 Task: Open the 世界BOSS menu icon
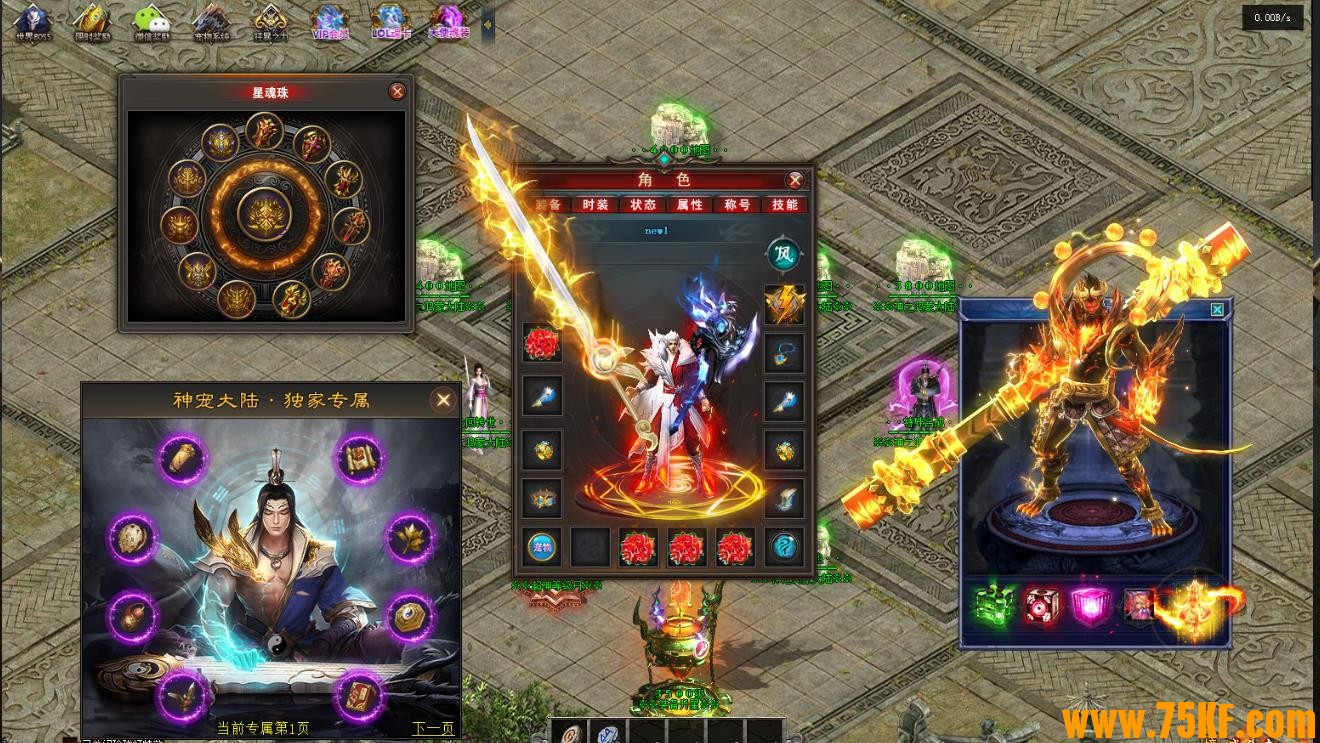pos(33,22)
